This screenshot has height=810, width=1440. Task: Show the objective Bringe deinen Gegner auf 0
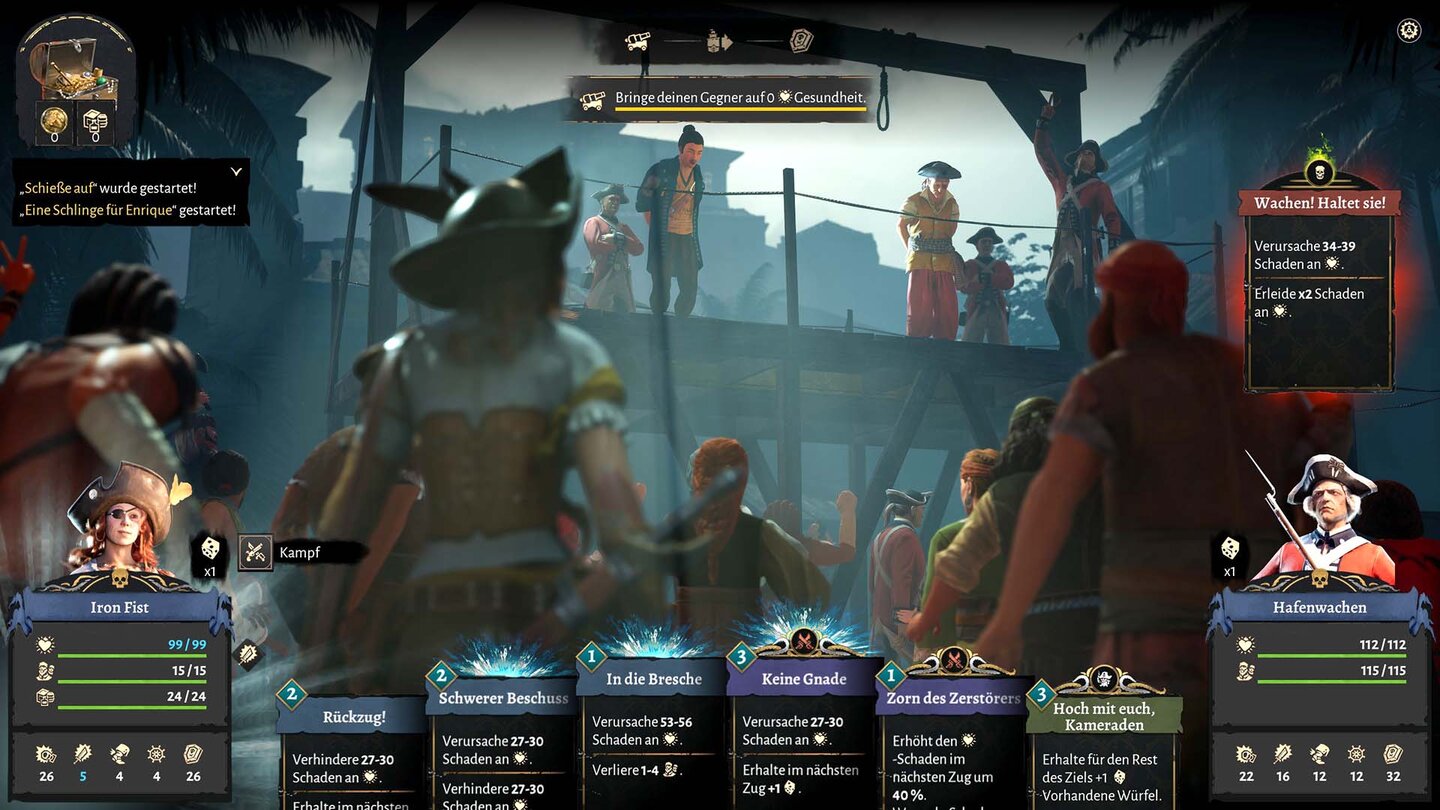click(x=718, y=99)
